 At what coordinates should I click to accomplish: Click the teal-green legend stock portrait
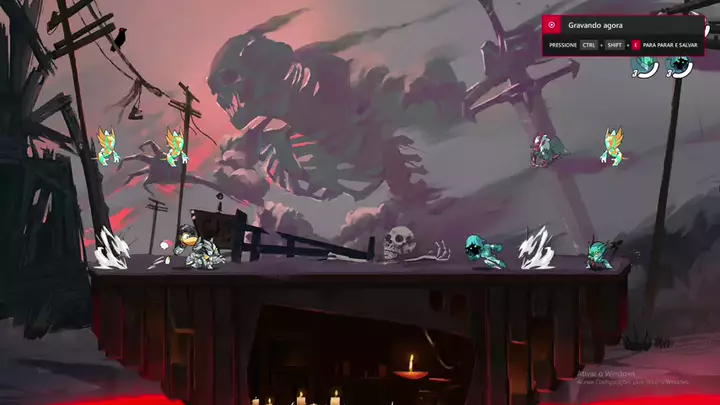point(645,67)
